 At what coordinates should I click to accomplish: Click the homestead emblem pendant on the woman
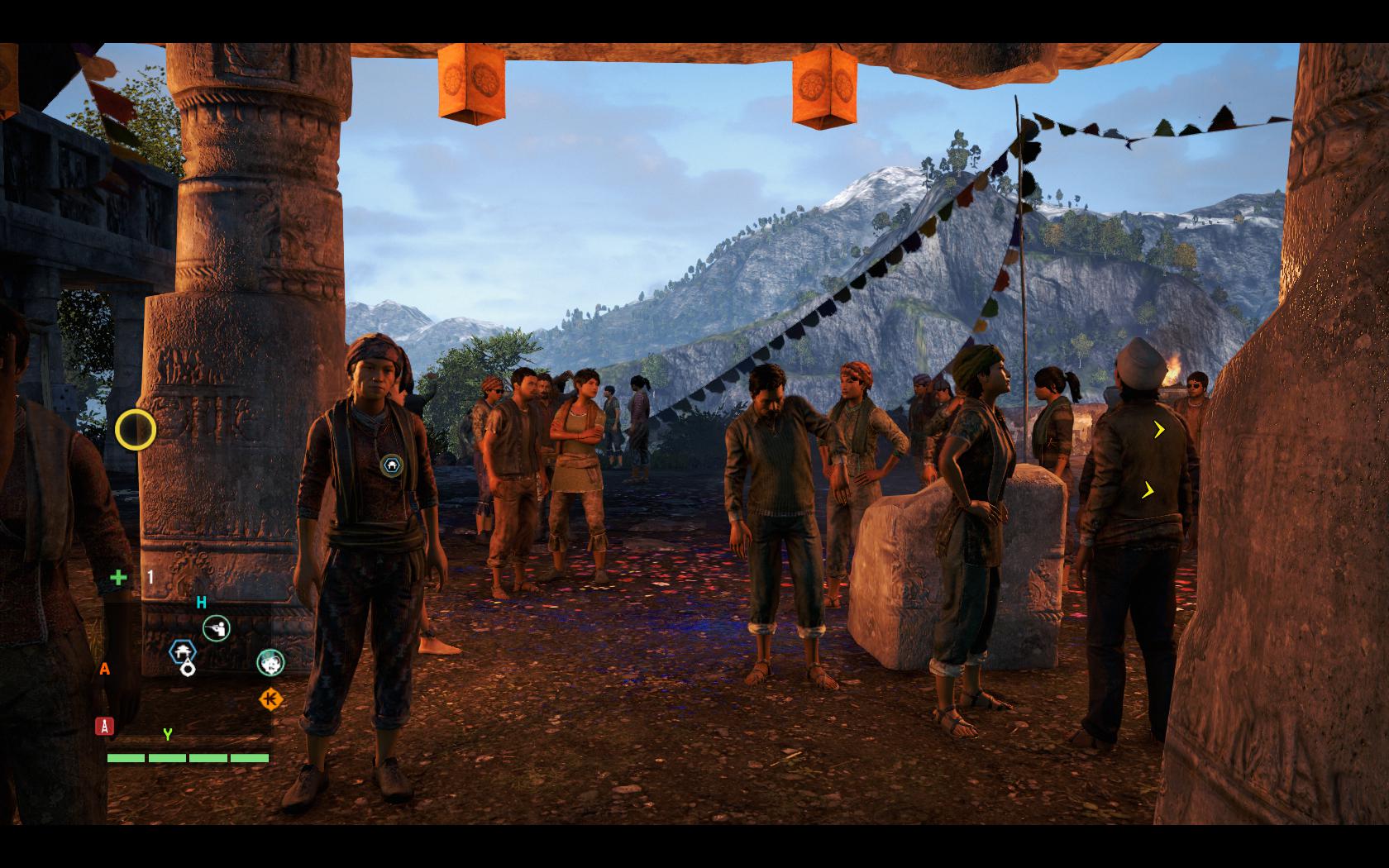click(x=390, y=464)
